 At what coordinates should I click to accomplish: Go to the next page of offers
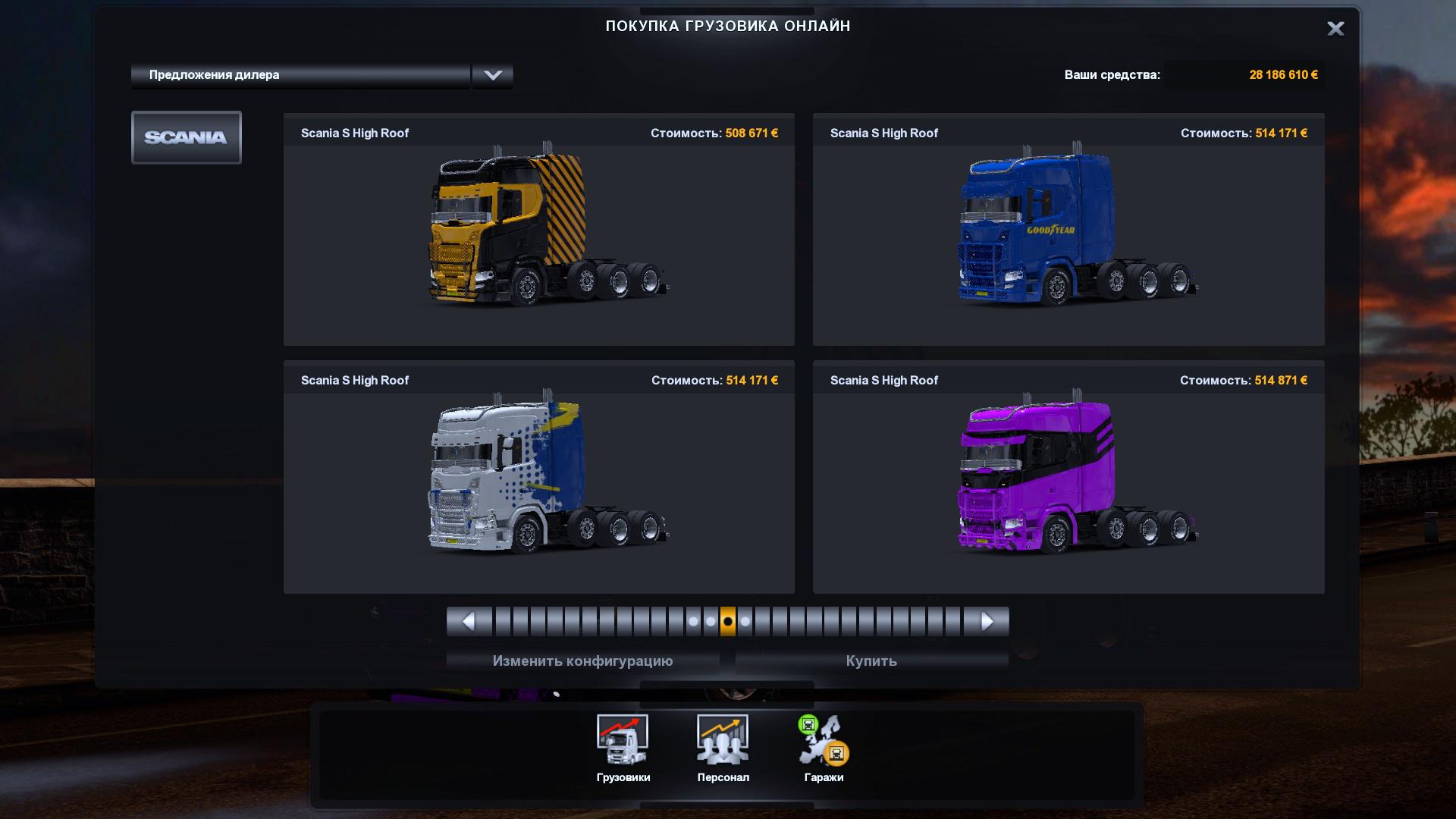[987, 622]
